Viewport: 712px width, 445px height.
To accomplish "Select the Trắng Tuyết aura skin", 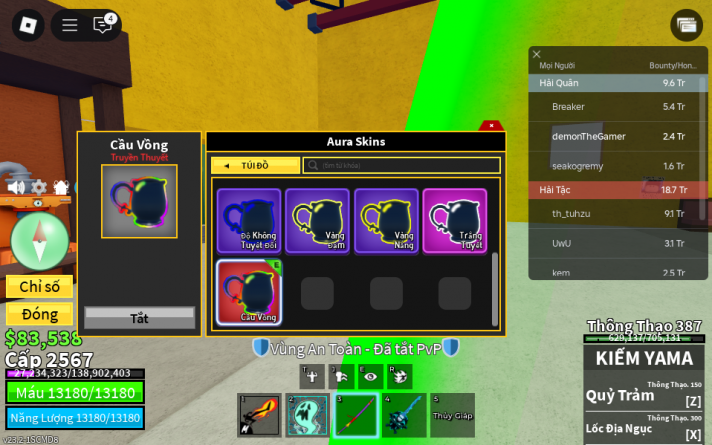I will pos(454,220).
